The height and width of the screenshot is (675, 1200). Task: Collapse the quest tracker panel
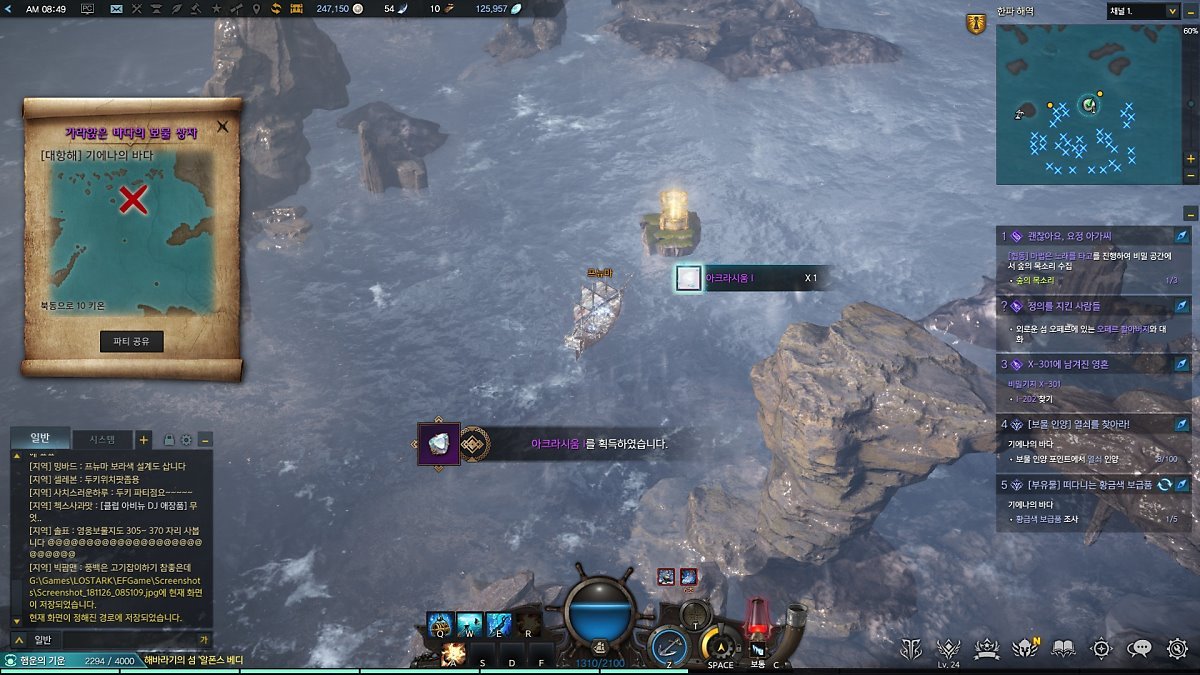tap(1190, 213)
